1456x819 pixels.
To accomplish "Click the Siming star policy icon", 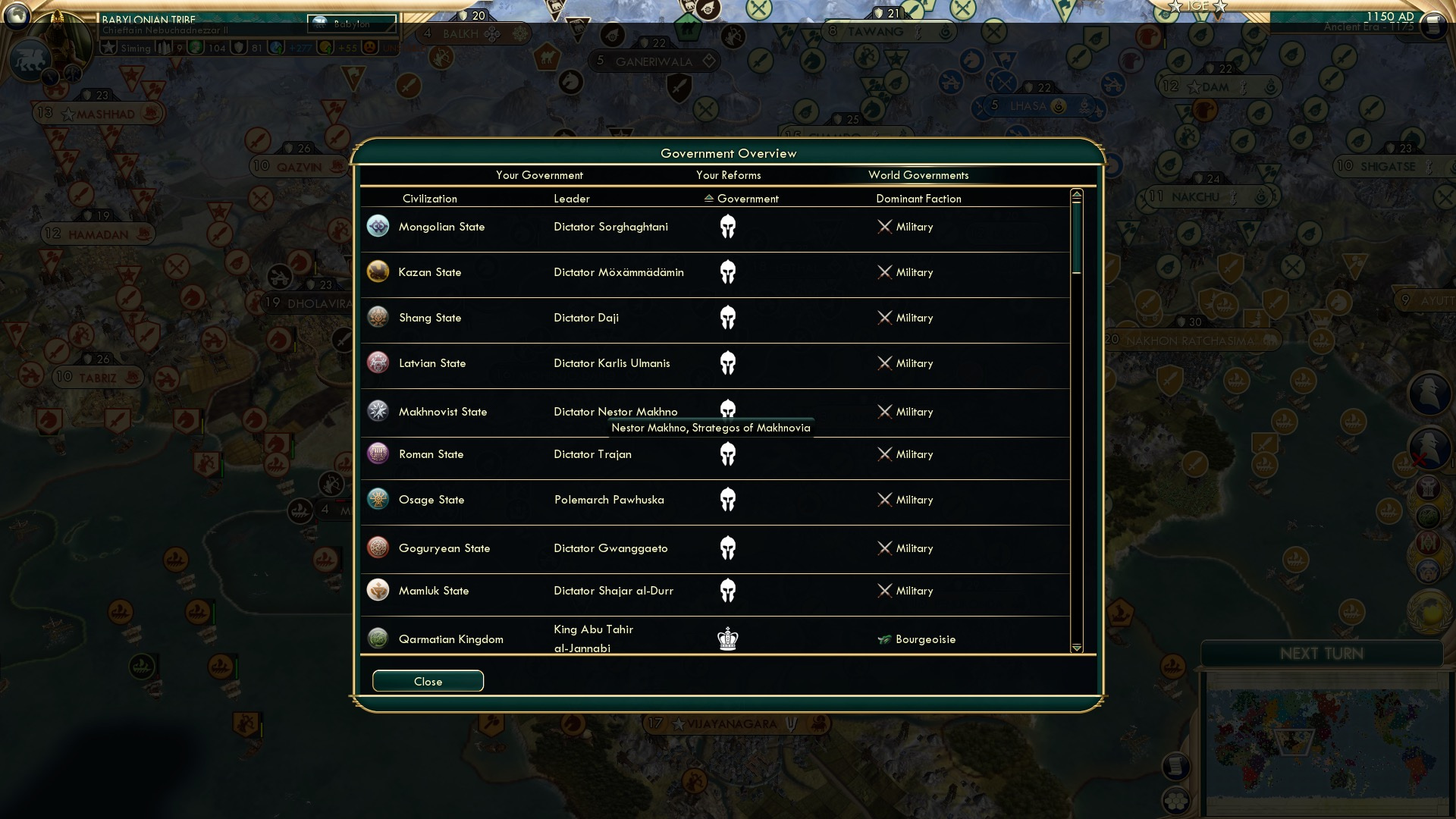I will pos(108,47).
